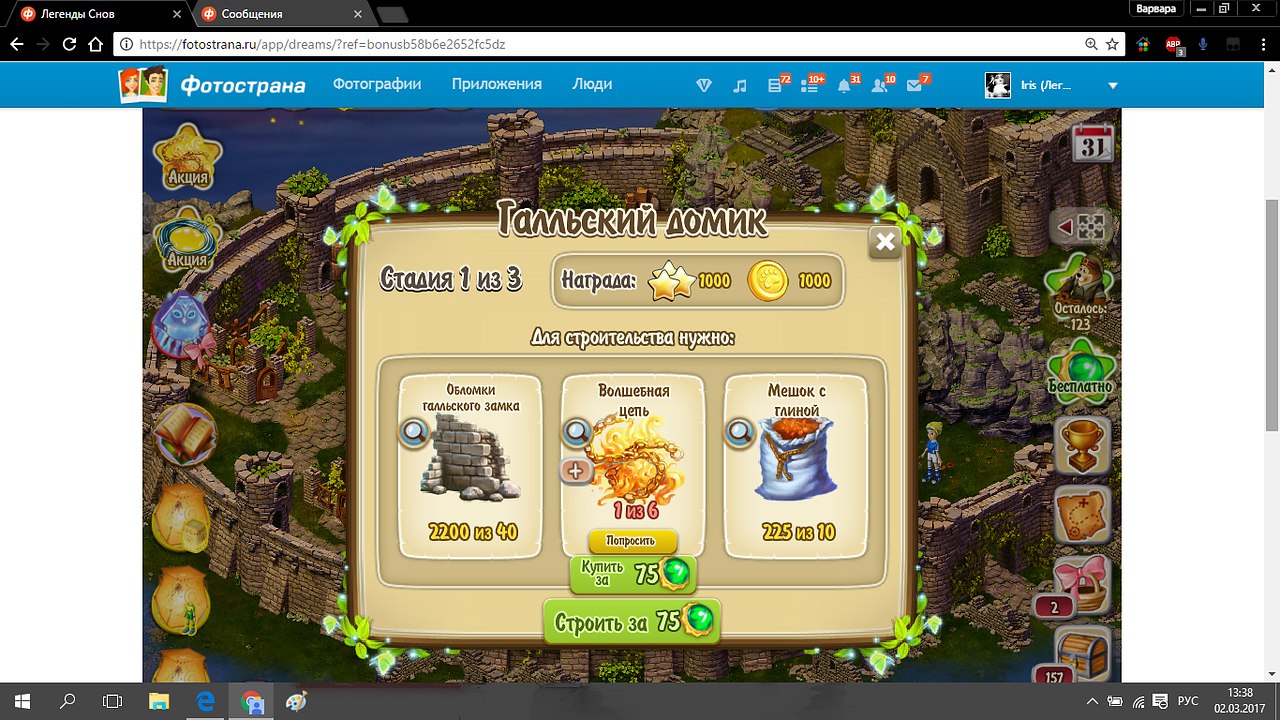Inspect the Волшебная цепь magnifier
The width and height of the screenshot is (1280, 720).
coord(576,432)
